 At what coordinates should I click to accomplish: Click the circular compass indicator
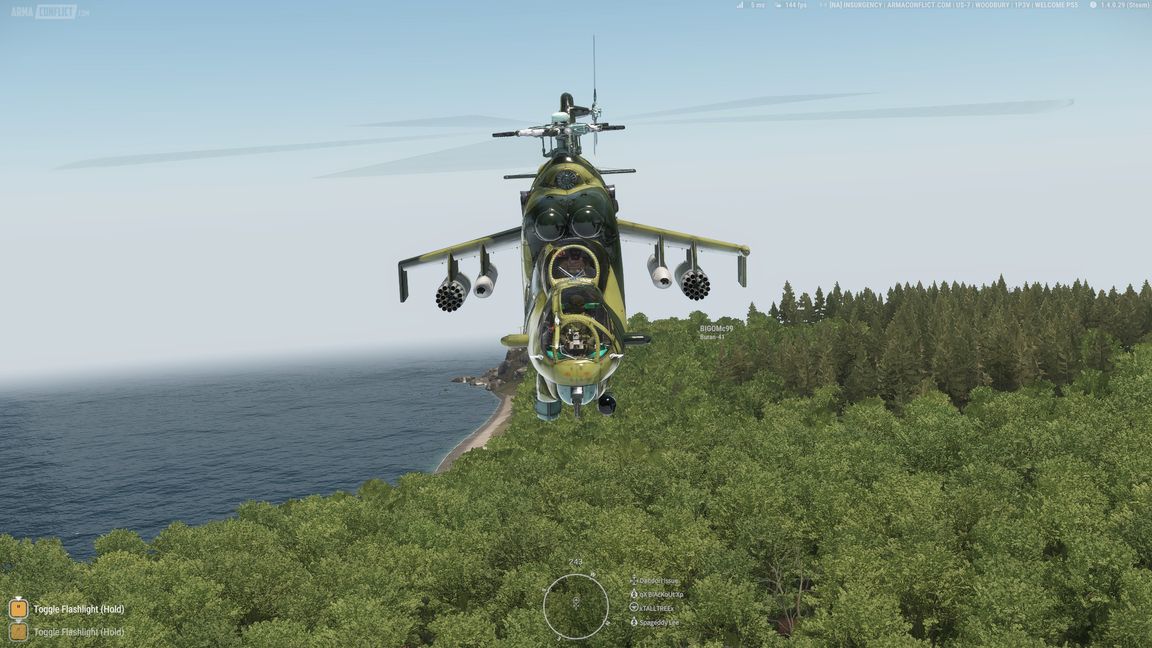pos(576,606)
